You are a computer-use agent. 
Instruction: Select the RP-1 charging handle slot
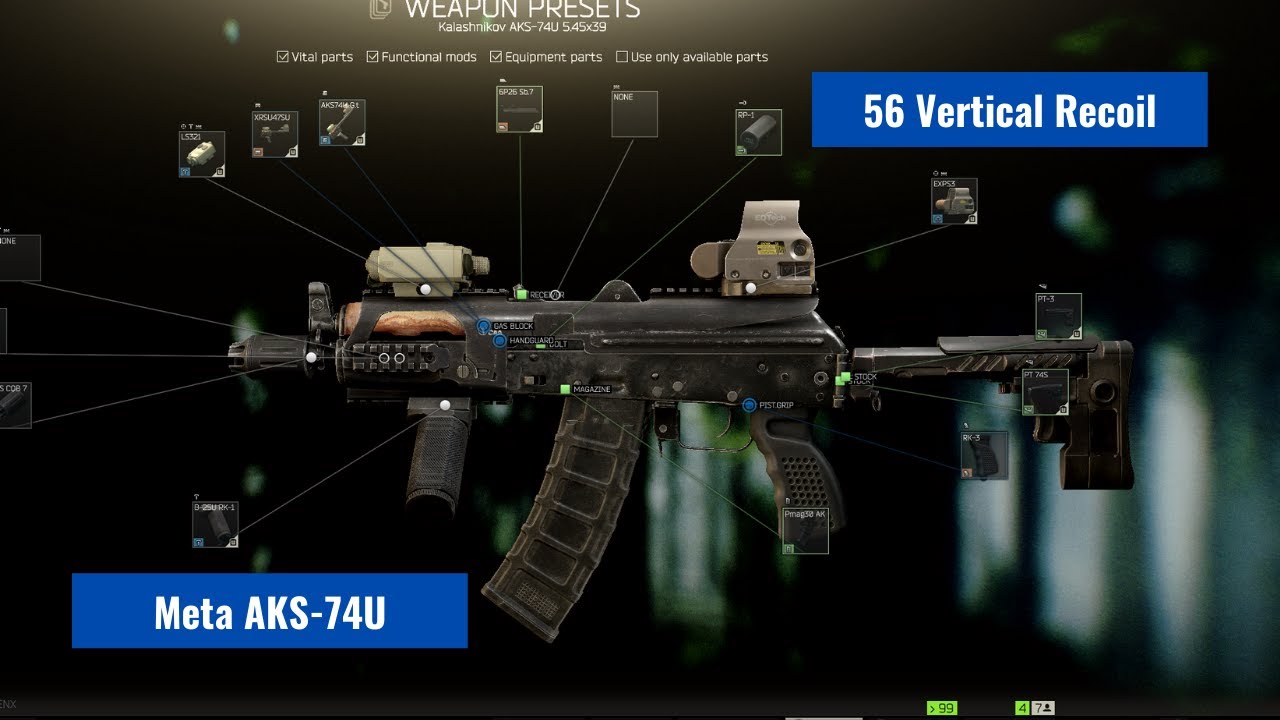pos(758,133)
